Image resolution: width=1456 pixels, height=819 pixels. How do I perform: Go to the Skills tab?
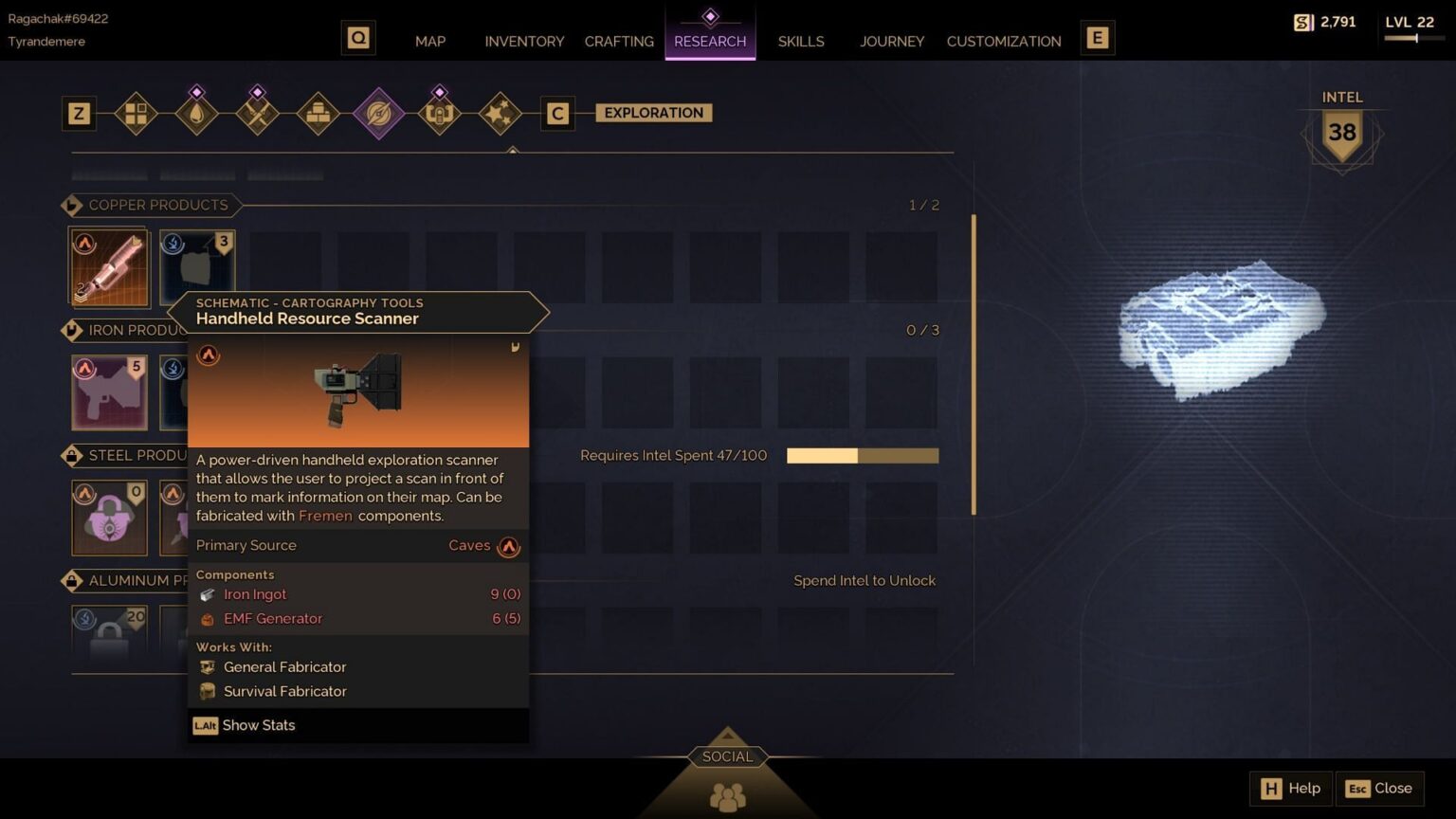(801, 41)
